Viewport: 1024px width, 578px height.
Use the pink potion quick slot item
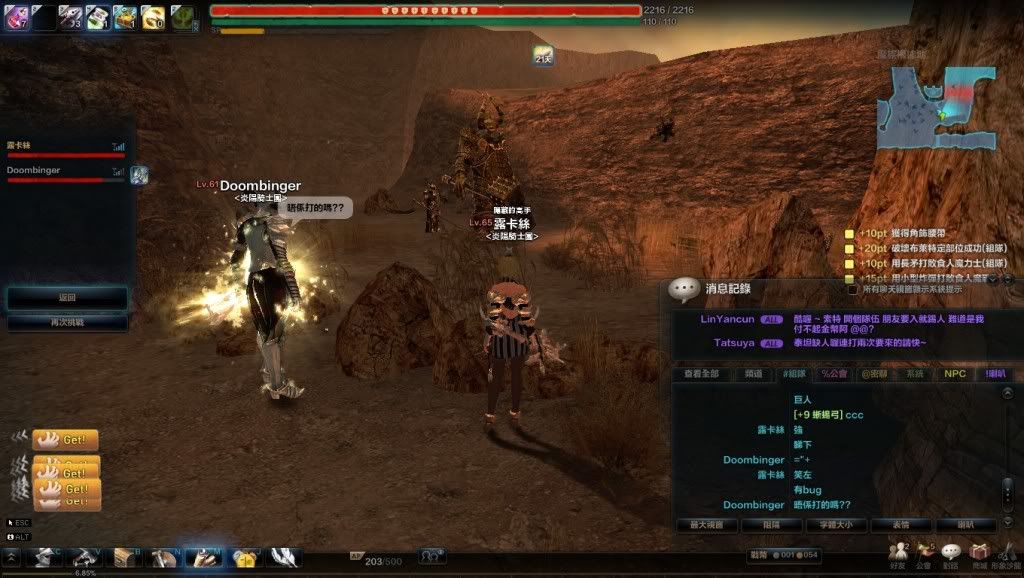point(16,15)
